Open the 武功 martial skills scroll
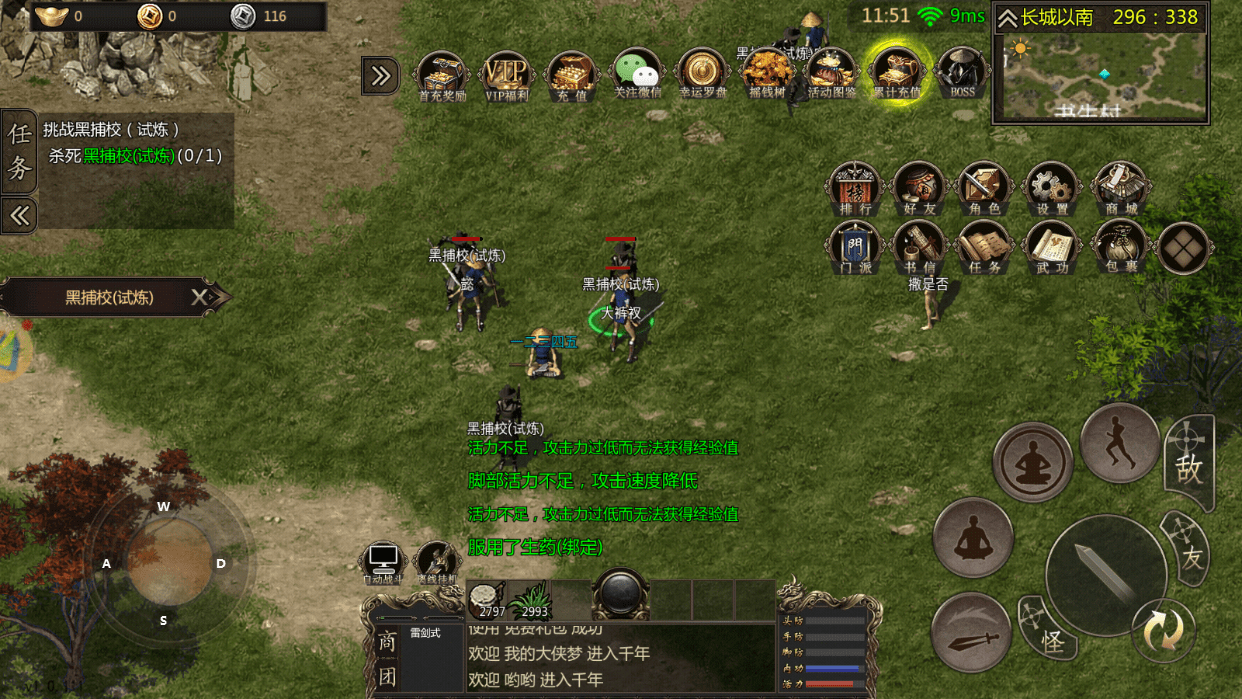1242x699 pixels. click(x=1050, y=246)
